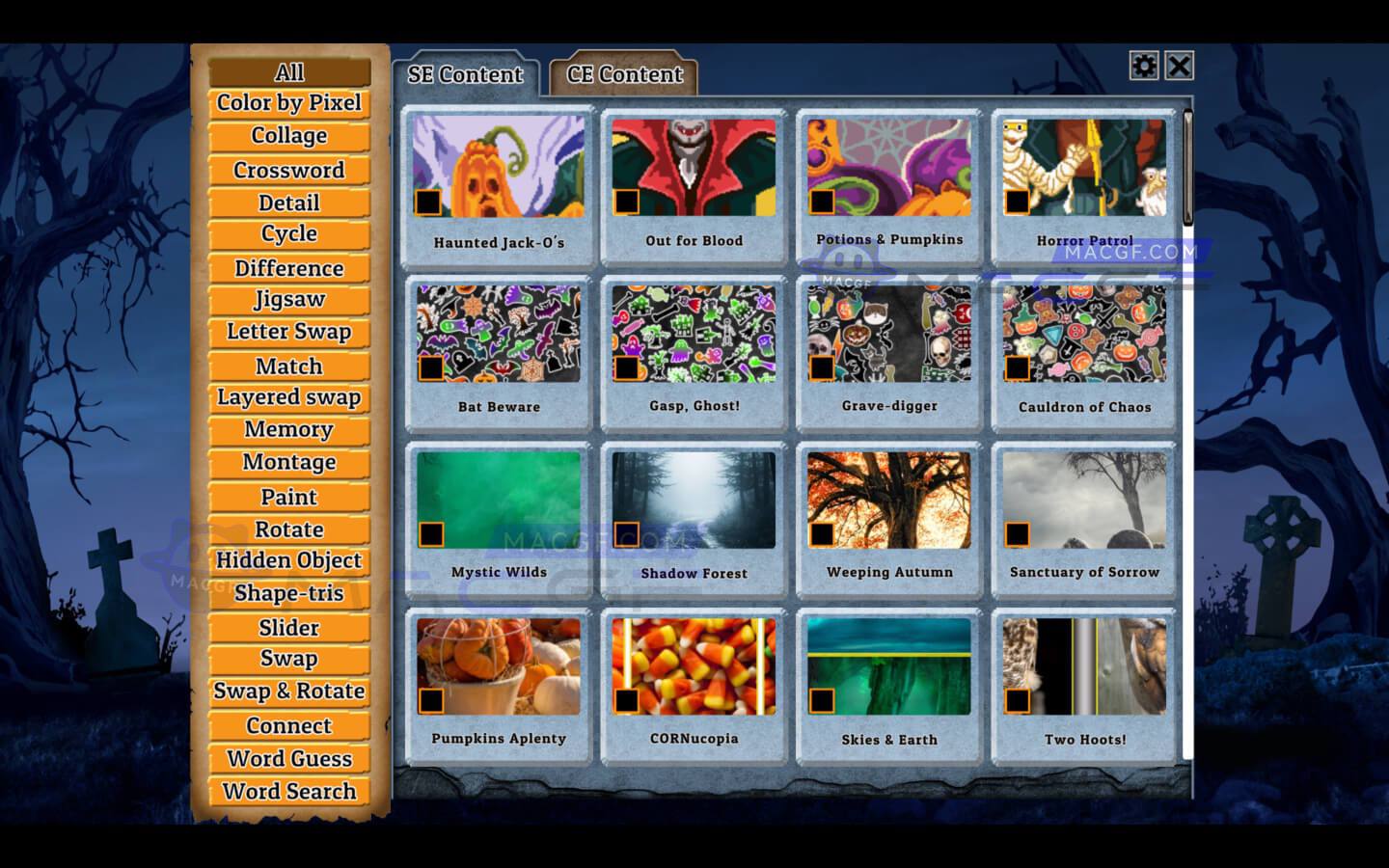This screenshot has width=1389, height=868.
Task: Check the selection box on CORNucopia
Action: (x=627, y=700)
